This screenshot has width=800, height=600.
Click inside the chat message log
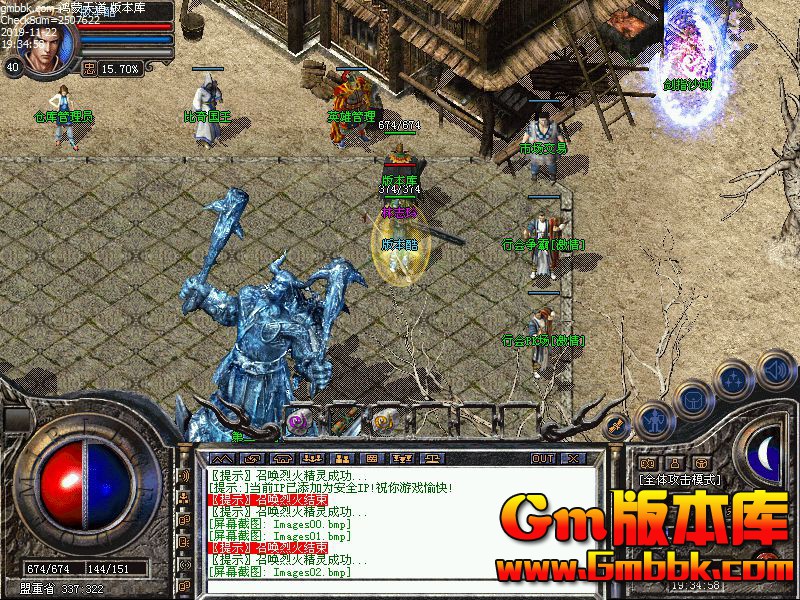tap(400, 520)
